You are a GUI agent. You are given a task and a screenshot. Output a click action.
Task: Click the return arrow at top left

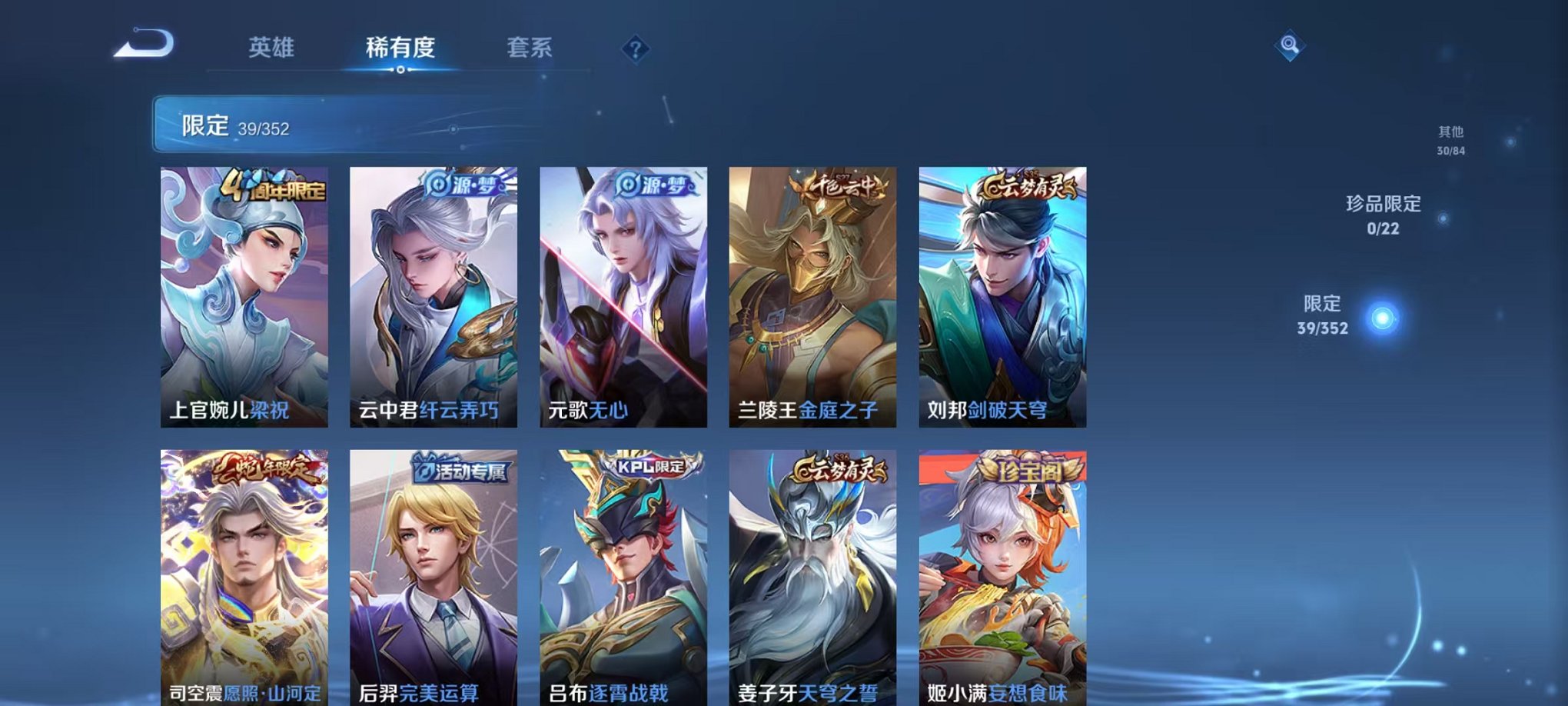(143, 44)
